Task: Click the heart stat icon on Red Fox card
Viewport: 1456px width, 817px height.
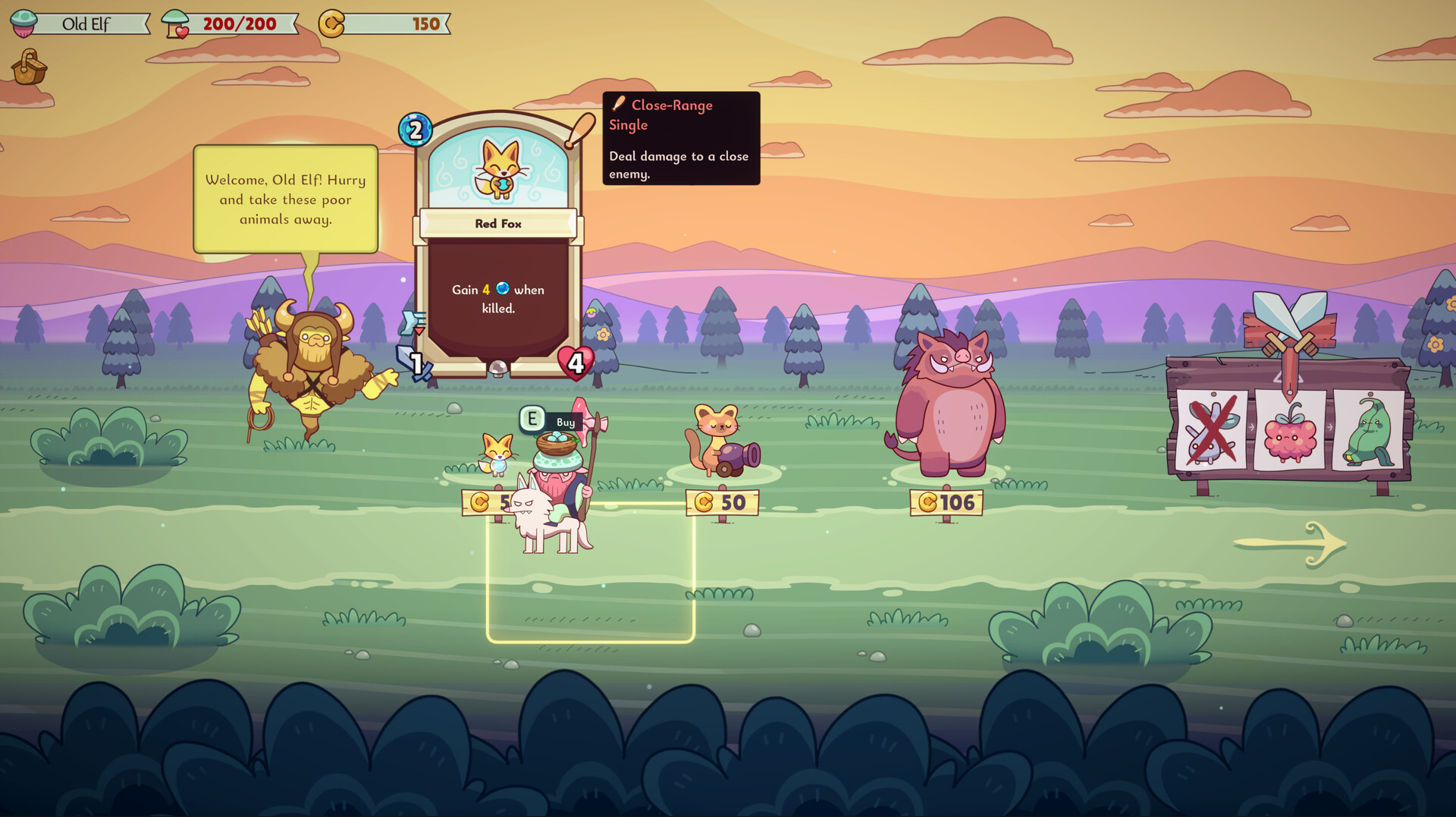Action: pyautogui.click(x=574, y=363)
